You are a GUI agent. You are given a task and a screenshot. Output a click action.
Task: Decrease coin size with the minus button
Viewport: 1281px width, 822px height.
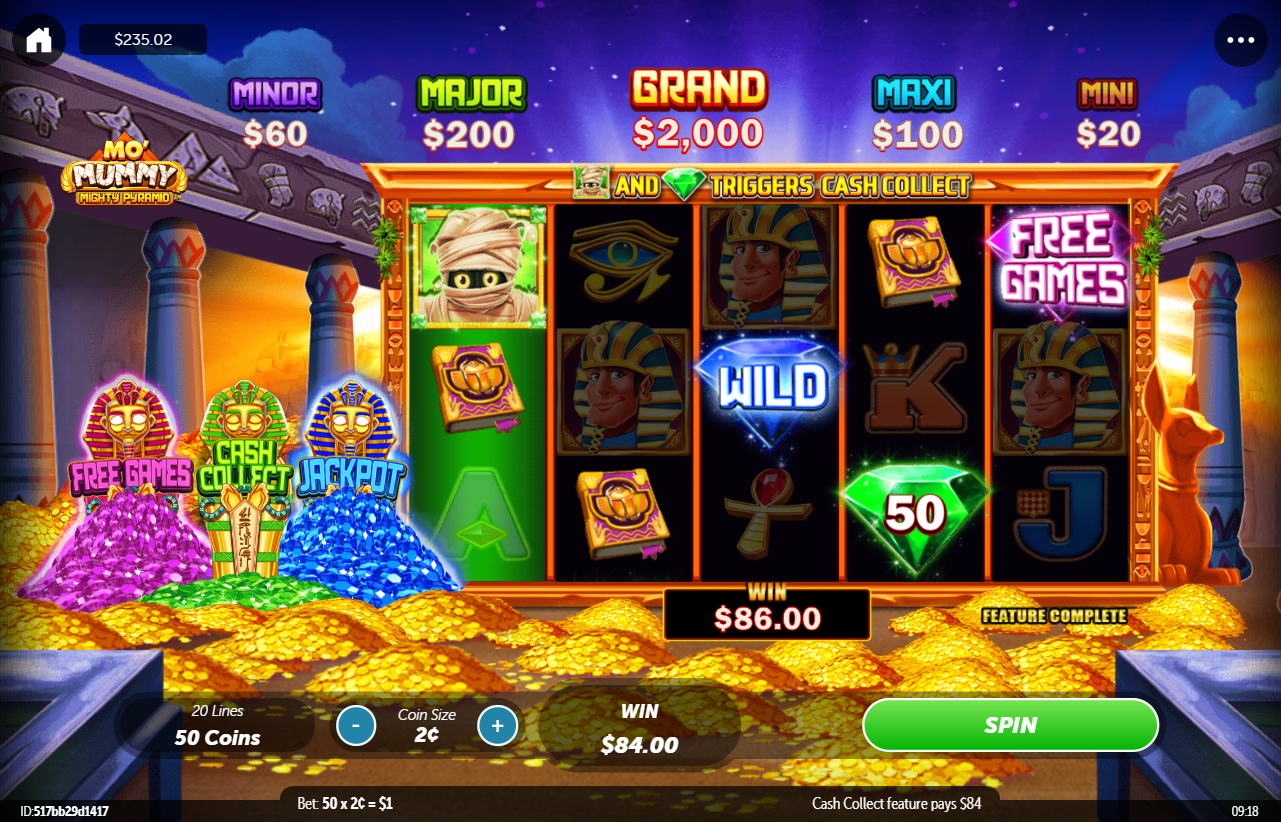pos(356,726)
